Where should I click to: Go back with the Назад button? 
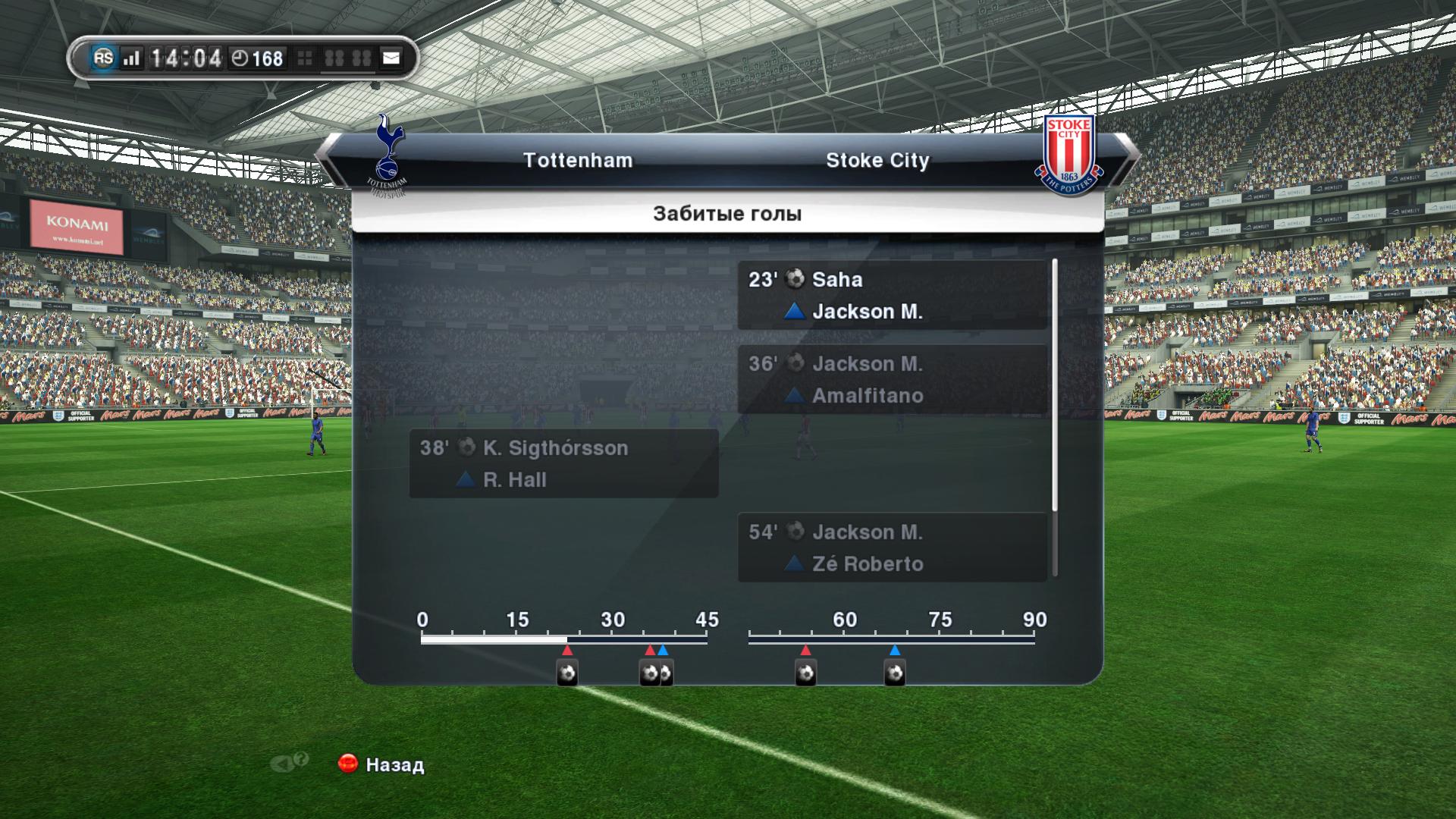[381, 764]
